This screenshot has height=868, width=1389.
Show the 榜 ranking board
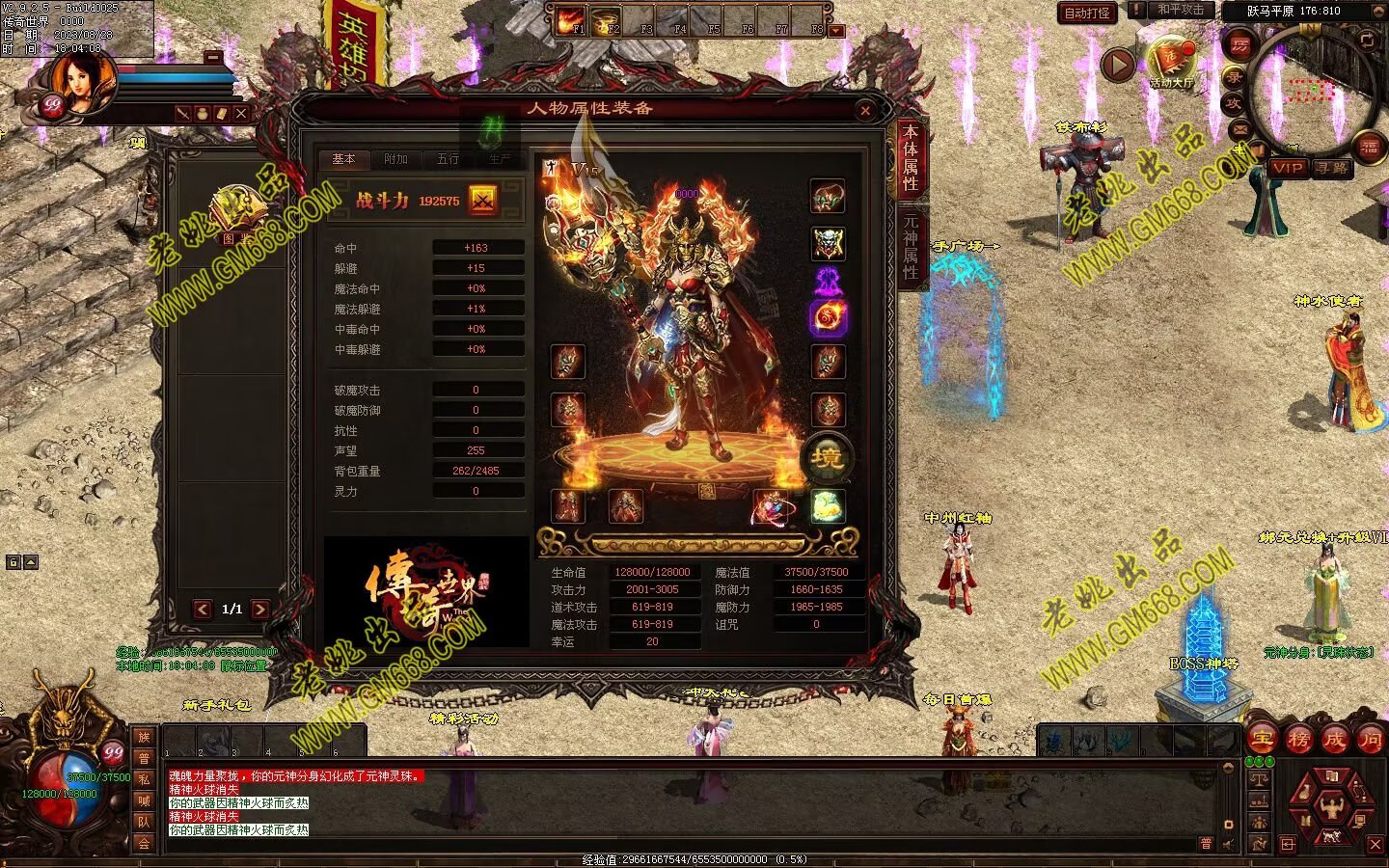point(1298,740)
